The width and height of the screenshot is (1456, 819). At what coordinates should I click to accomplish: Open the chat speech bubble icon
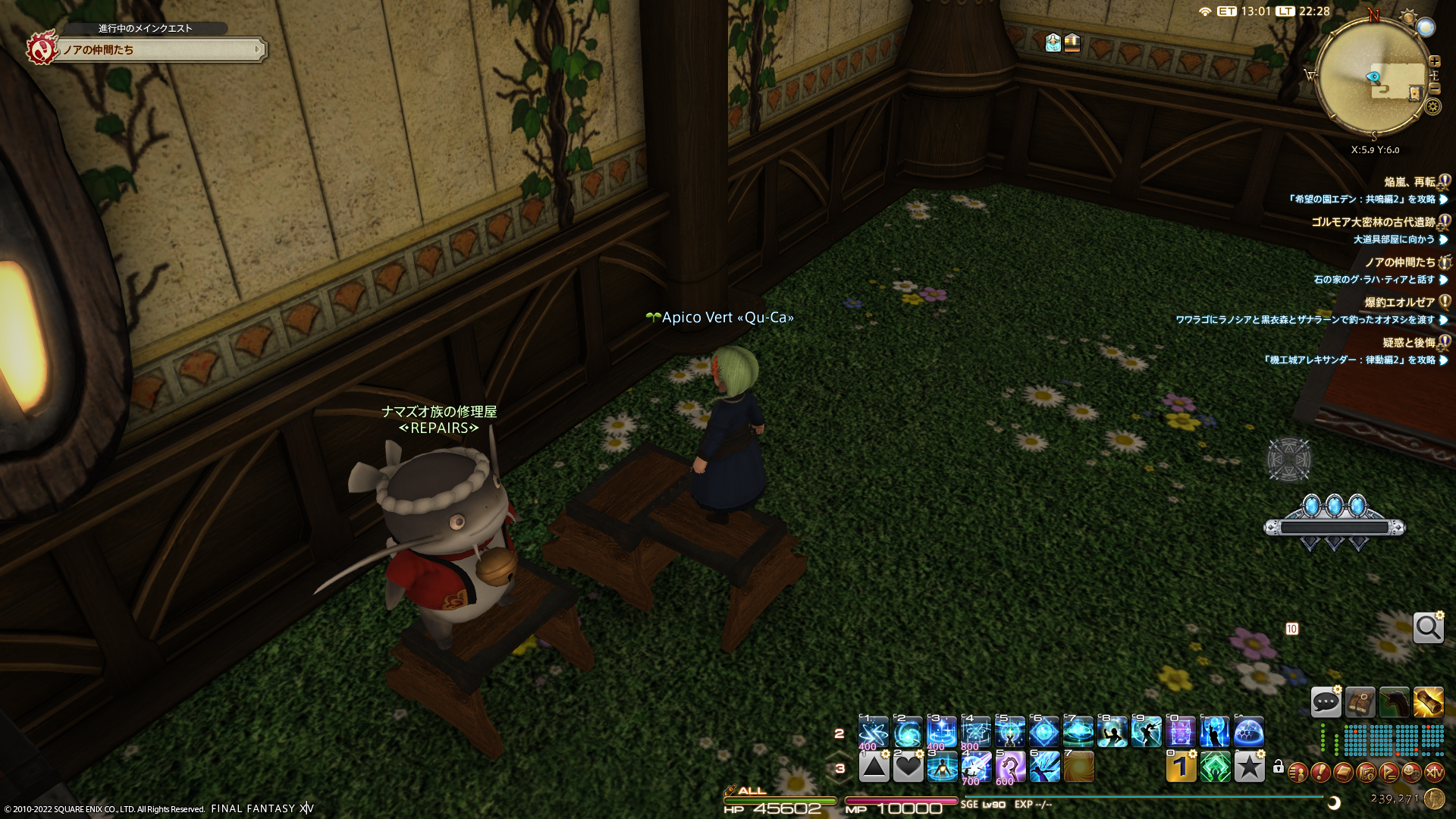tap(1326, 702)
